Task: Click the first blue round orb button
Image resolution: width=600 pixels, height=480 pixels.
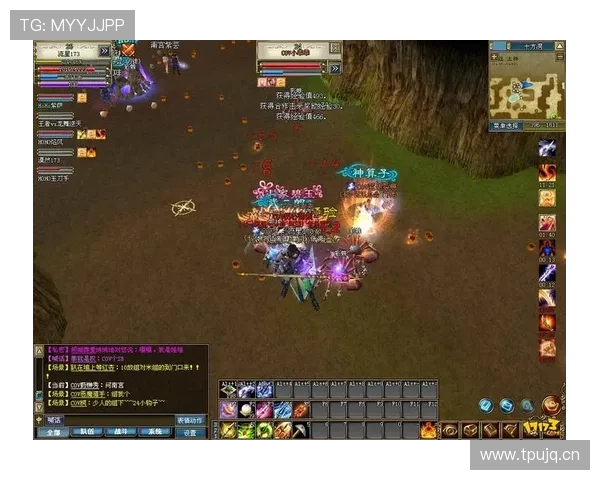Action: pyautogui.click(x=485, y=405)
